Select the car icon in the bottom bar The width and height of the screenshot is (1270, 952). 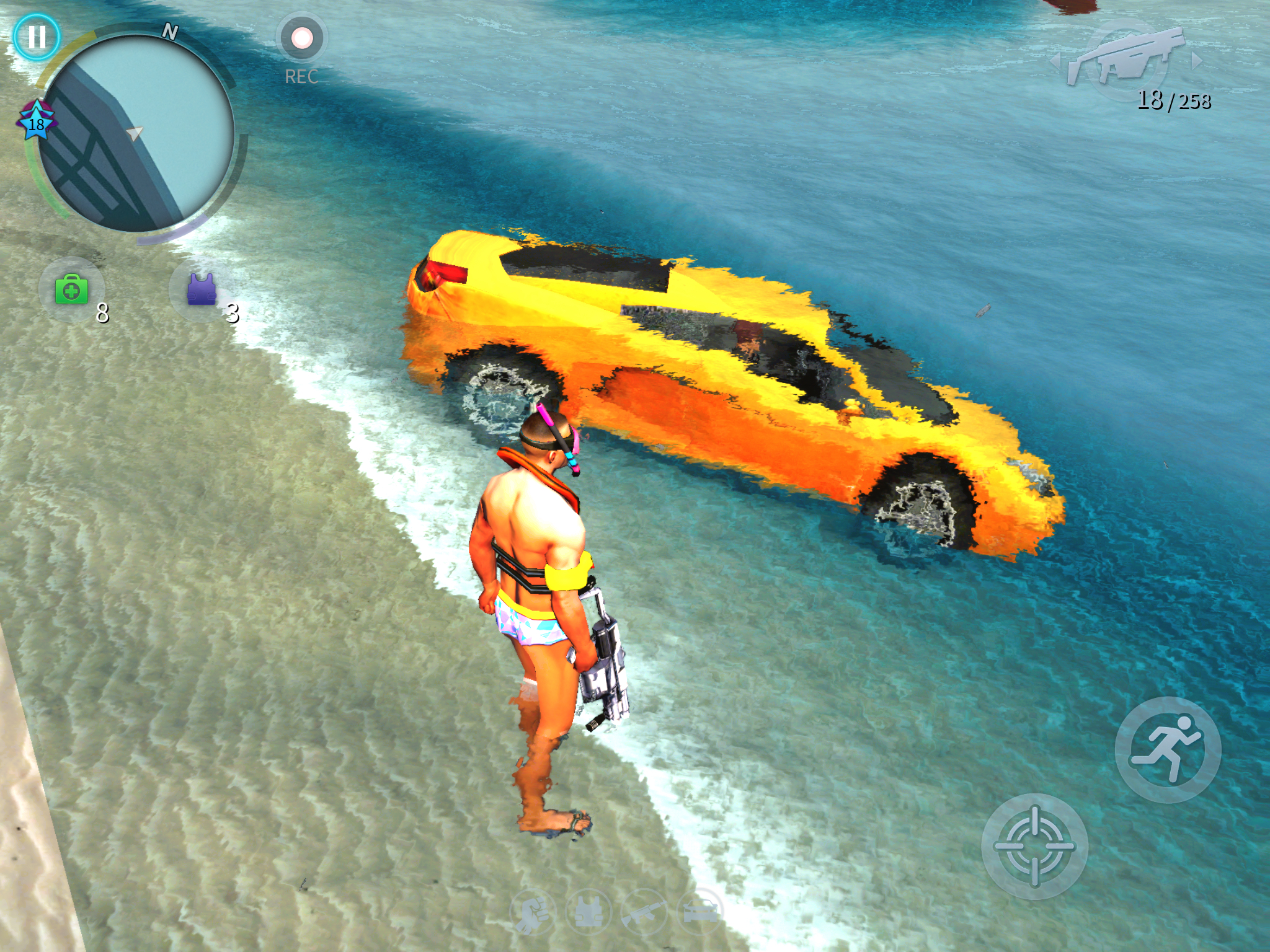tap(701, 912)
